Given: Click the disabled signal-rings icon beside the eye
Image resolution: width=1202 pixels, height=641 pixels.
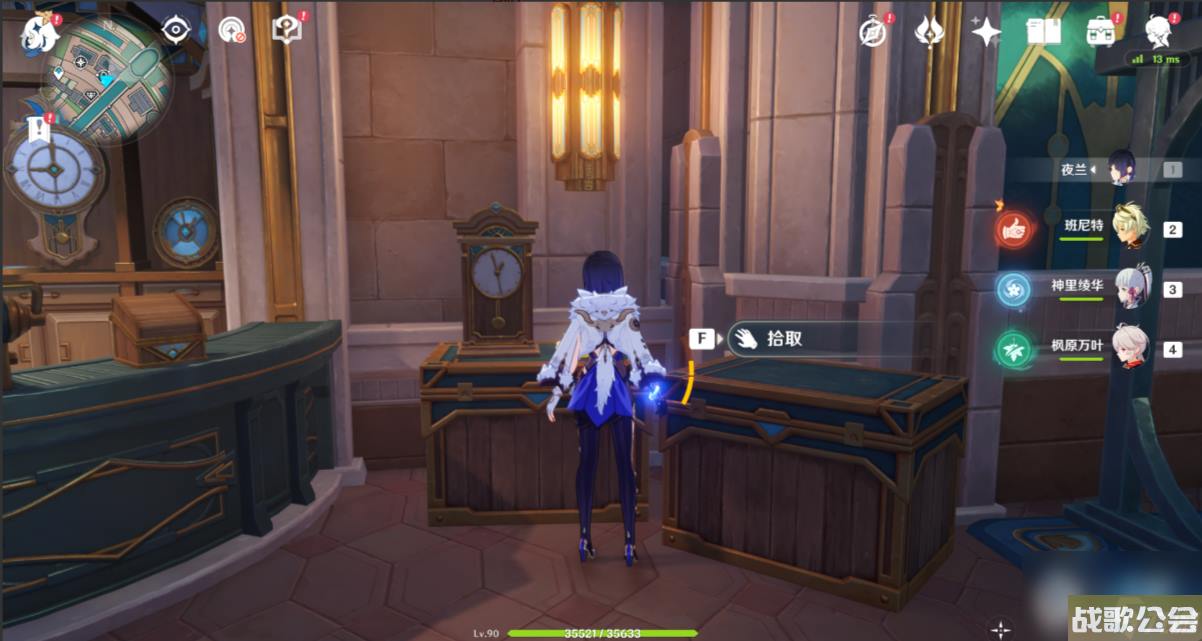Looking at the screenshot, I should point(232,30).
